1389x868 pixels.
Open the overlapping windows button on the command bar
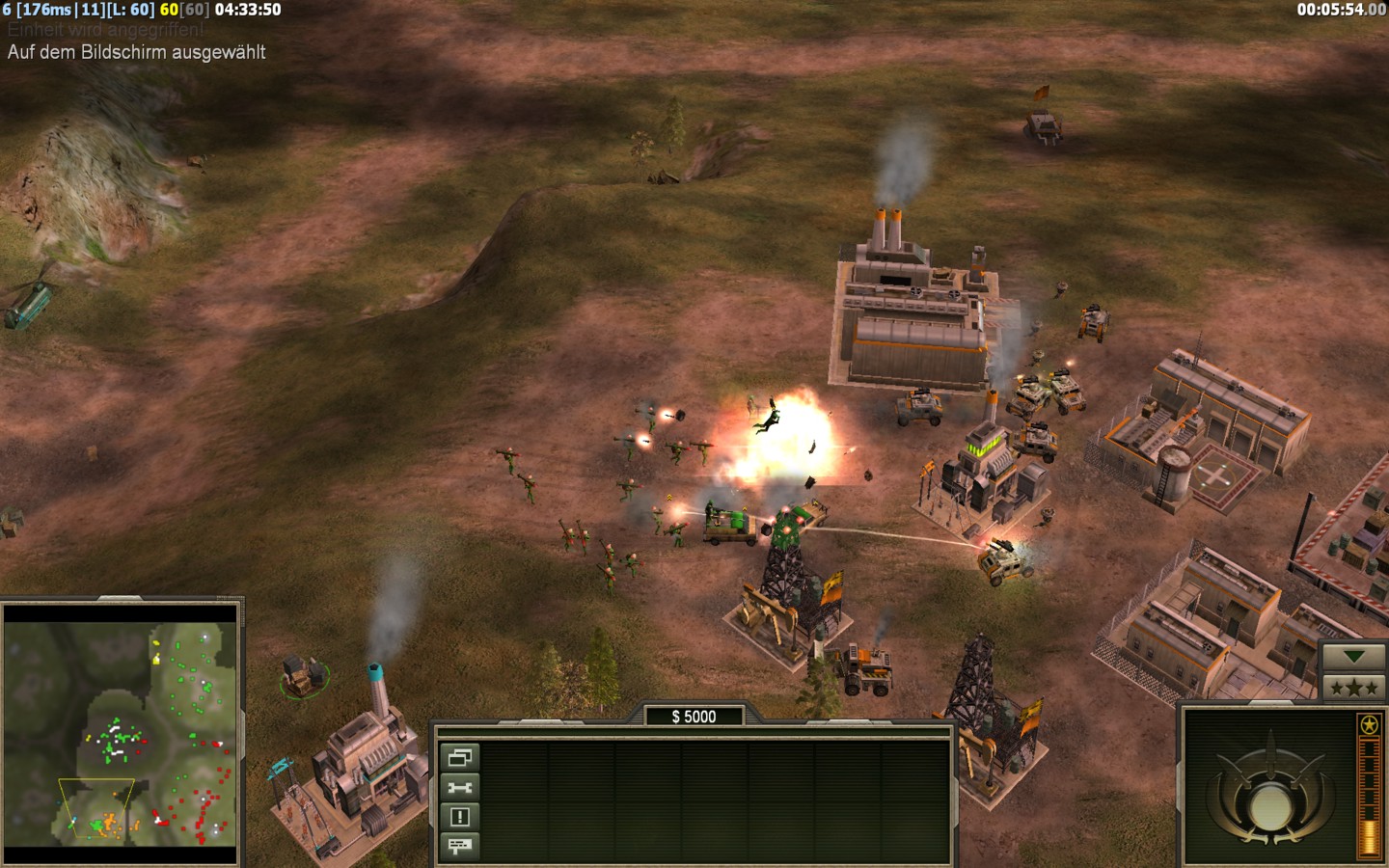[460, 758]
